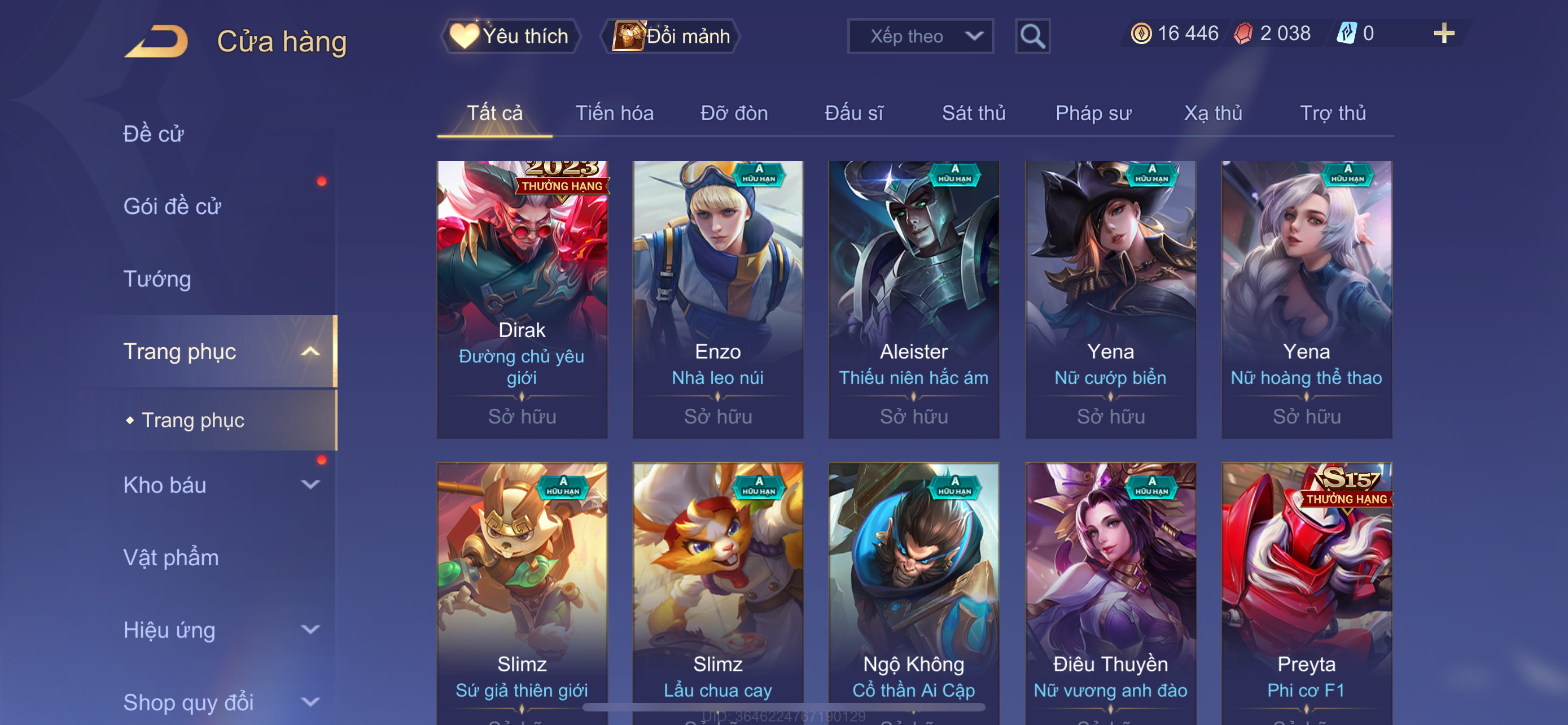The height and width of the screenshot is (725, 1568).
Task: Select the Đỡ đòn tab
Action: [x=733, y=113]
